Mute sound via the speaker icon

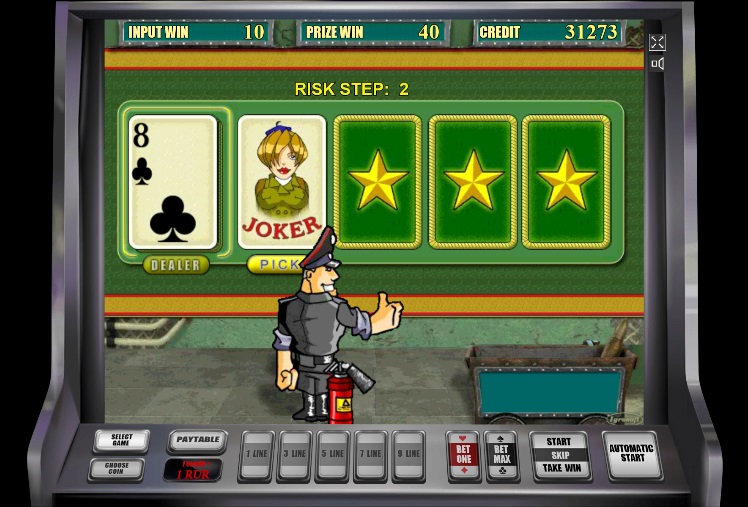click(x=657, y=64)
